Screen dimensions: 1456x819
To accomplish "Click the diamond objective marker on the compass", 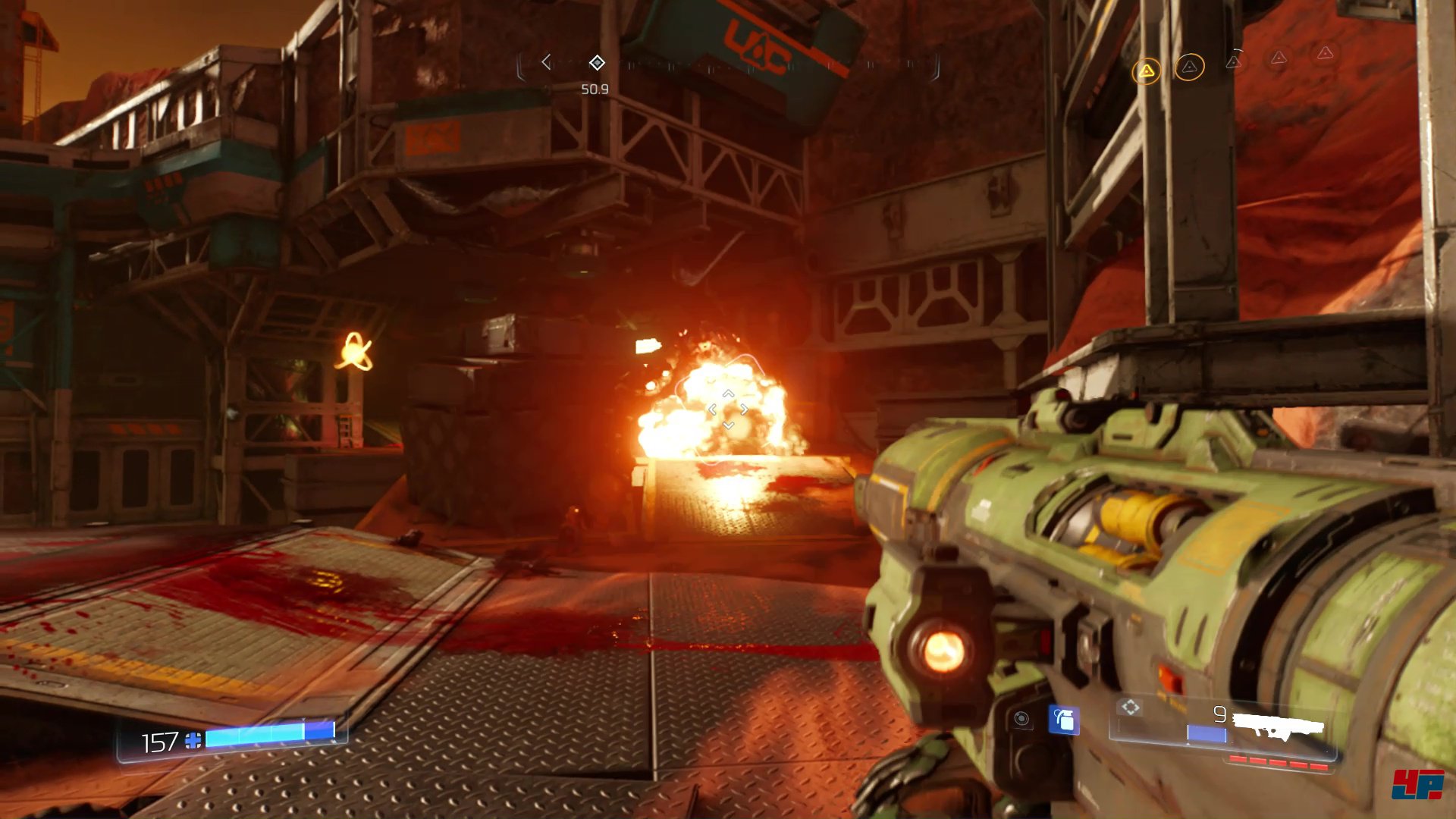I will click(x=597, y=62).
